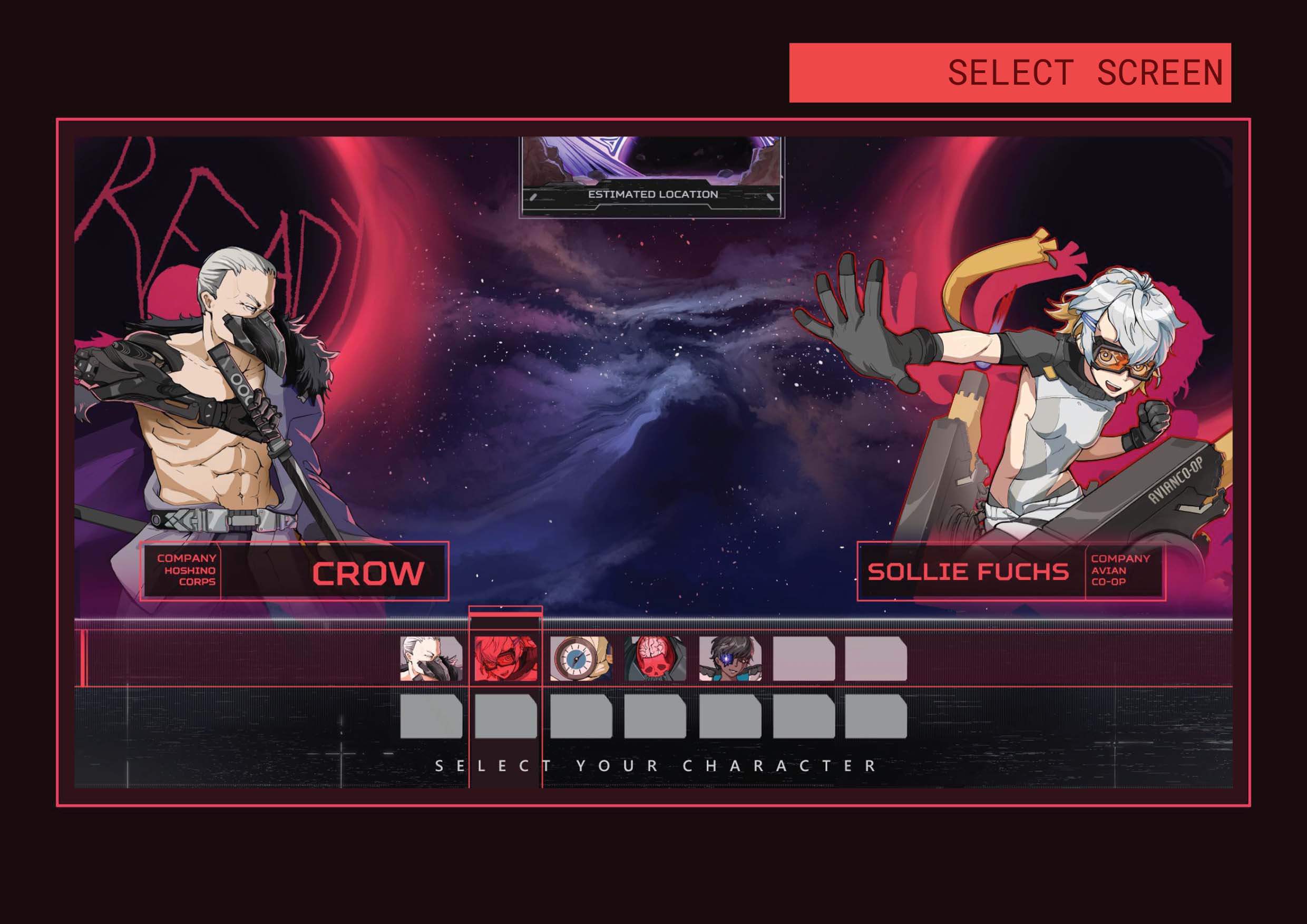Viewport: 1307px width, 924px height.
Task: Open the Estimated Location stage preview
Action: point(652,177)
